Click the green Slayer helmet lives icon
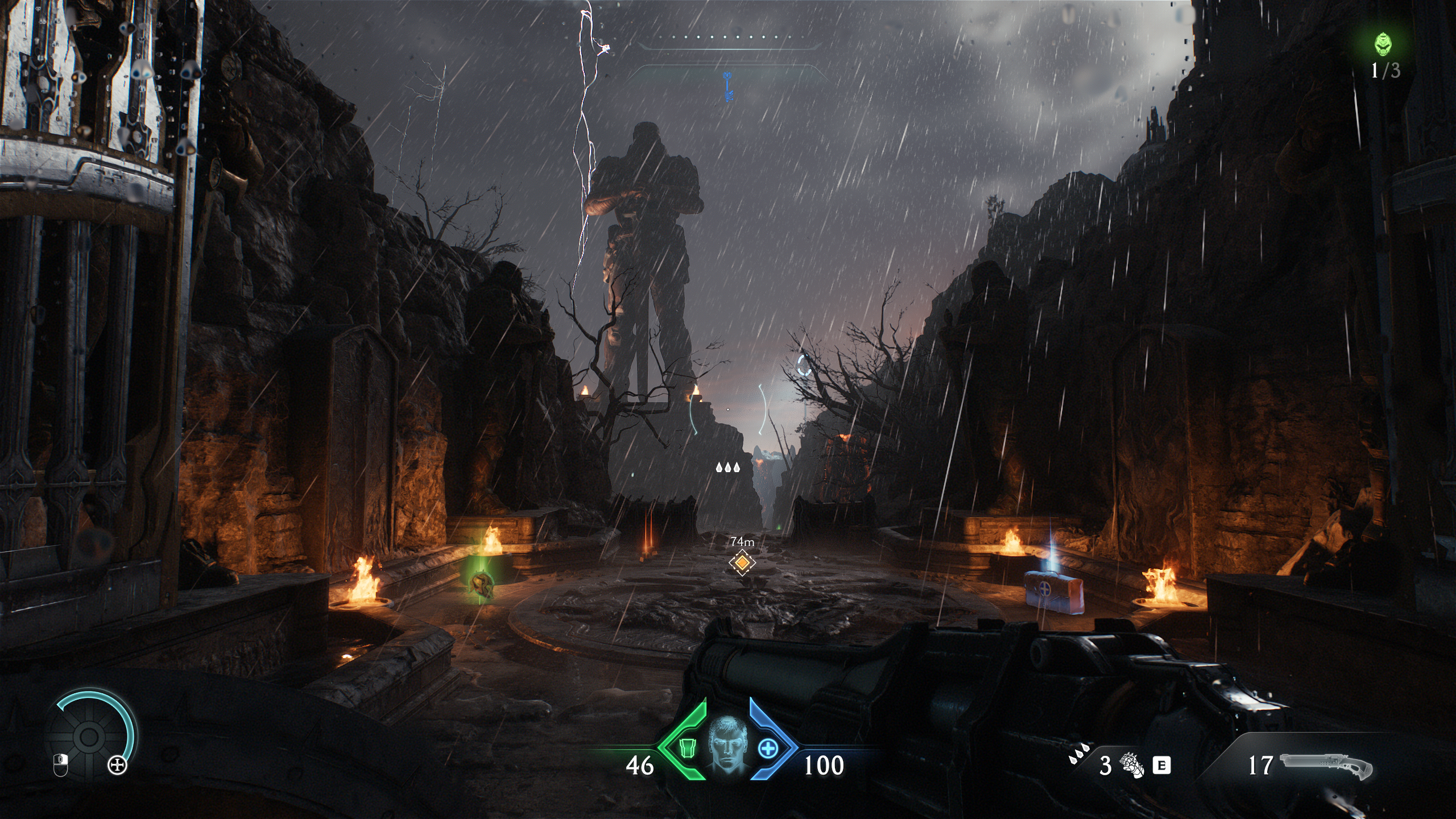The height and width of the screenshot is (819, 1456). tap(1384, 44)
